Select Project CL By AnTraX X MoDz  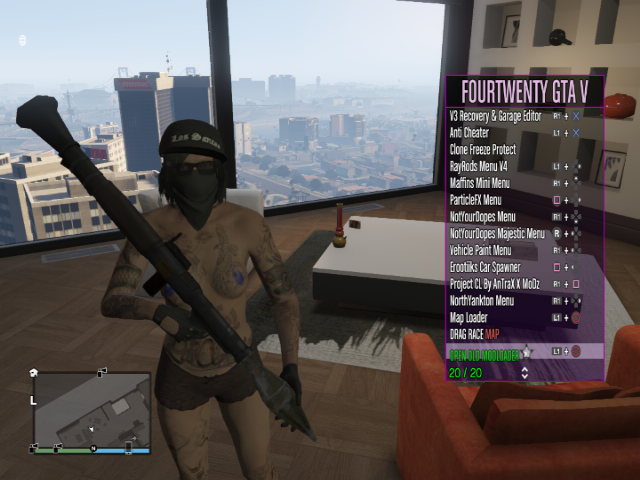click(497, 284)
